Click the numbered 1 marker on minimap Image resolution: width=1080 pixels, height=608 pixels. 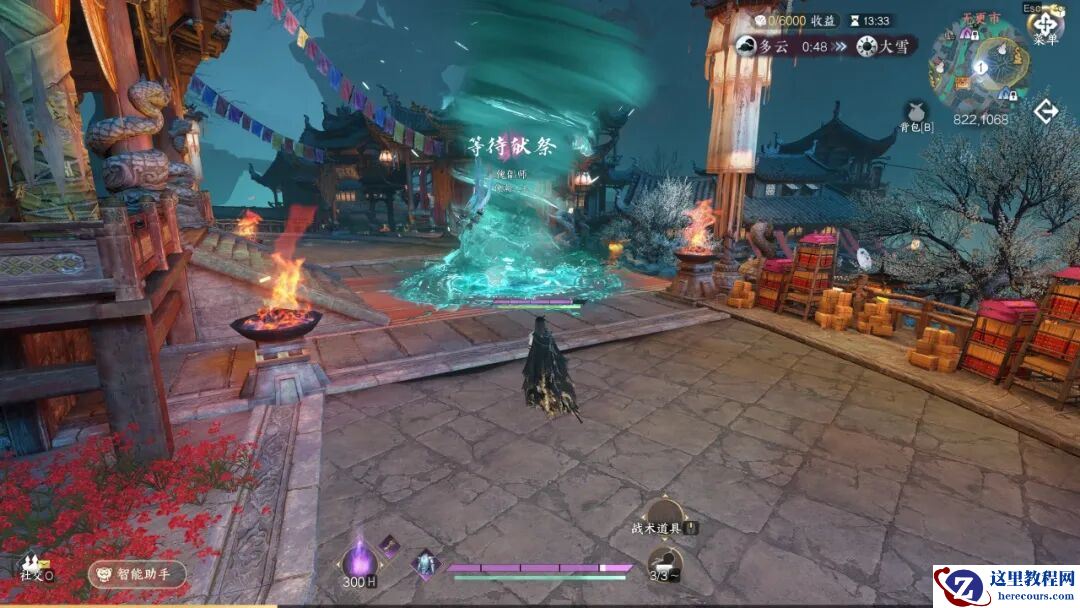[981, 68]
